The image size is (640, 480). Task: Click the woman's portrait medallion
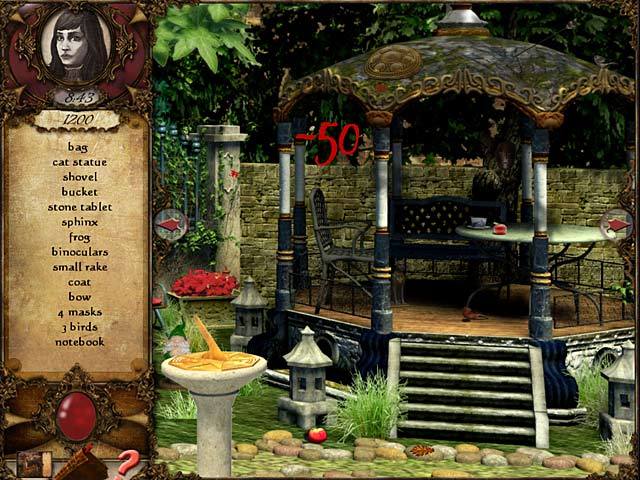(75, 47)
